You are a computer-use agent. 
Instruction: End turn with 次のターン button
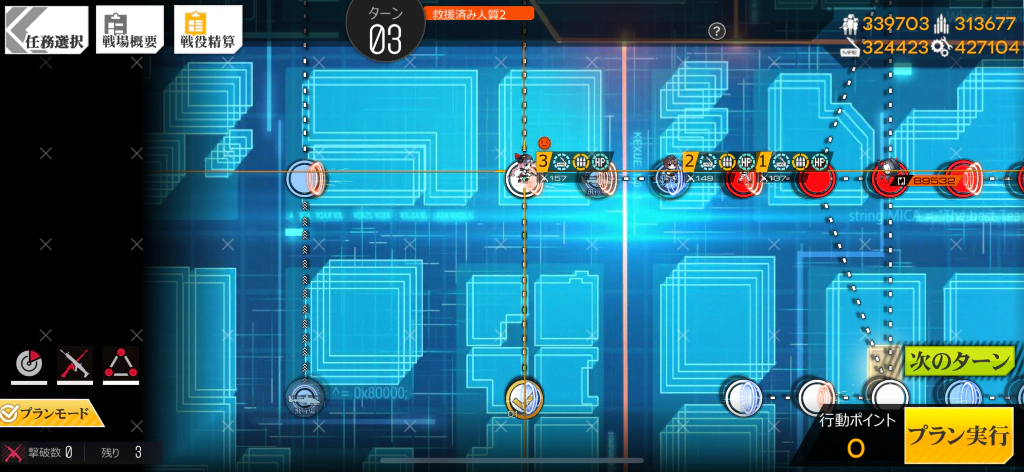959,360
